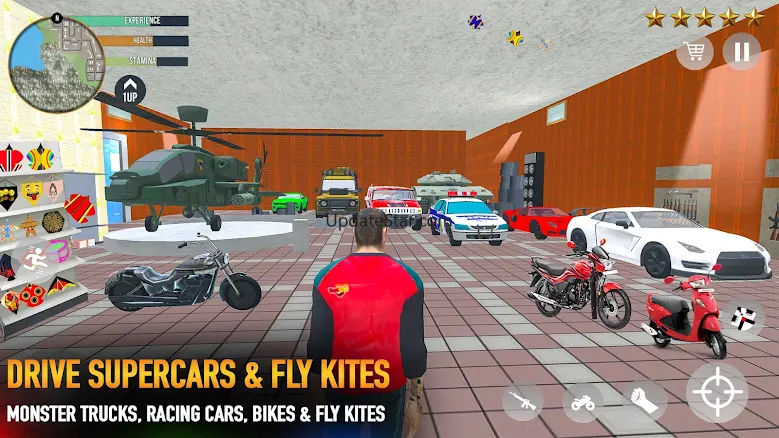Screen dimensions: 779x438
Task: Hit the crosshair aim button
Action: click(x=717, y=393)
